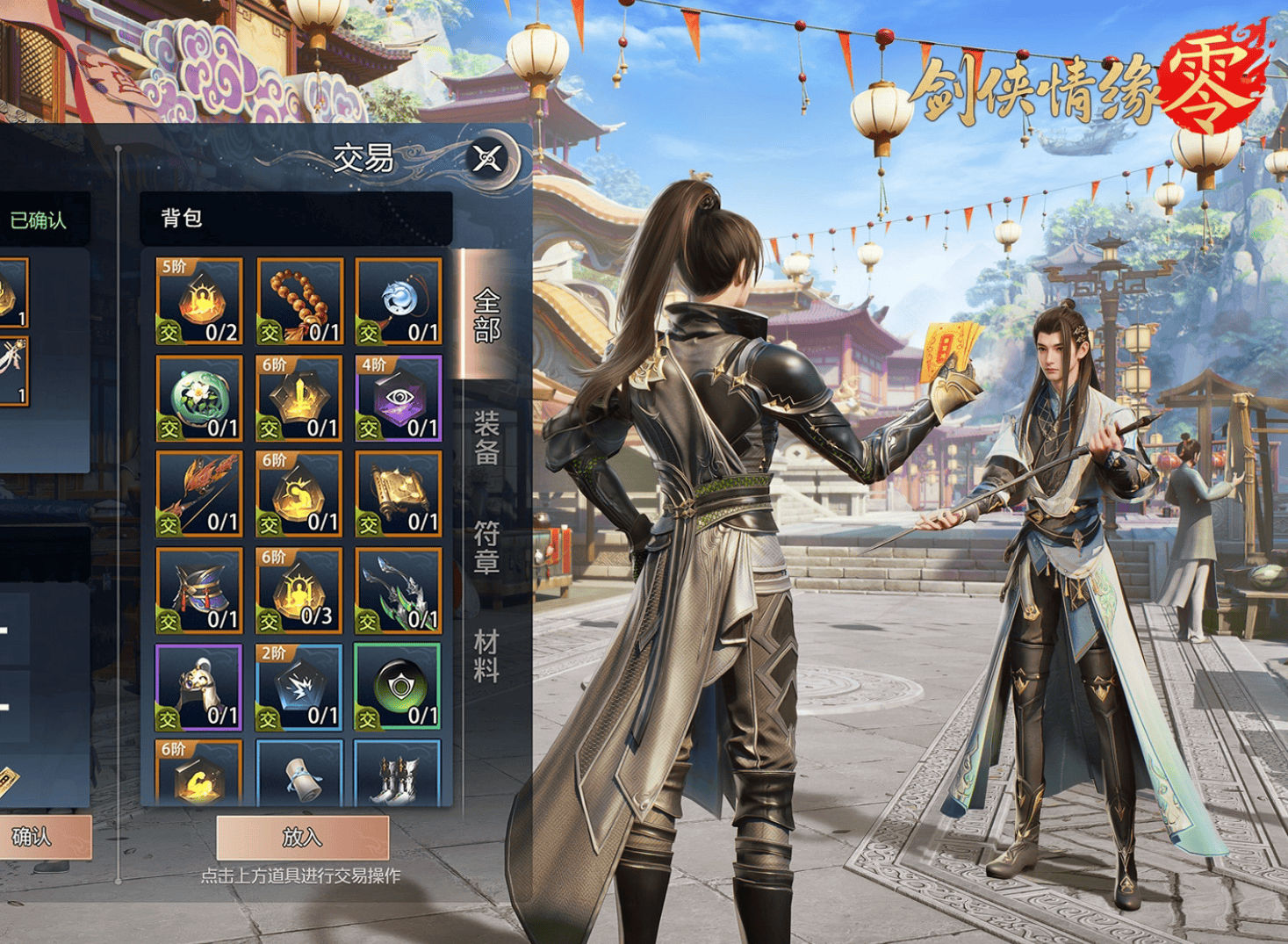The image size is (1288, 944).
Task: Select the 符章 tab
Action: coord(486,546)
